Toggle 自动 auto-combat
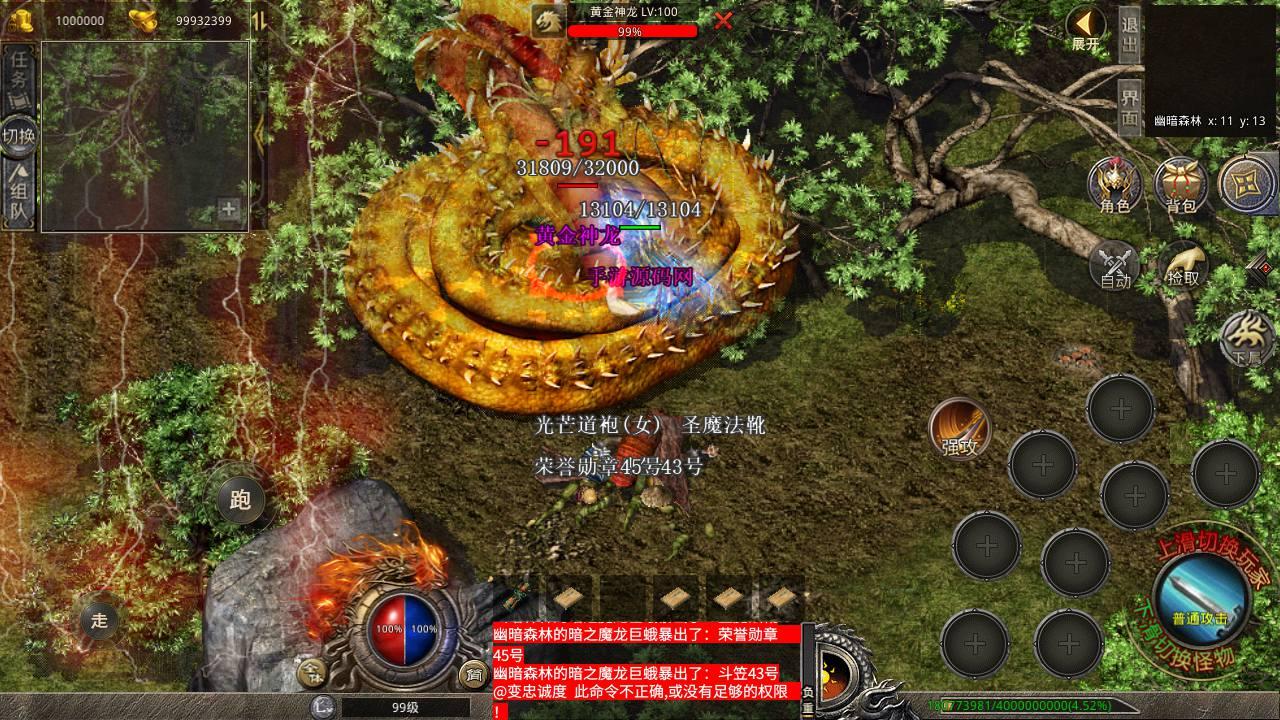The height and width of the screenshot is (720, 1280). click(x=1115, y=266)
